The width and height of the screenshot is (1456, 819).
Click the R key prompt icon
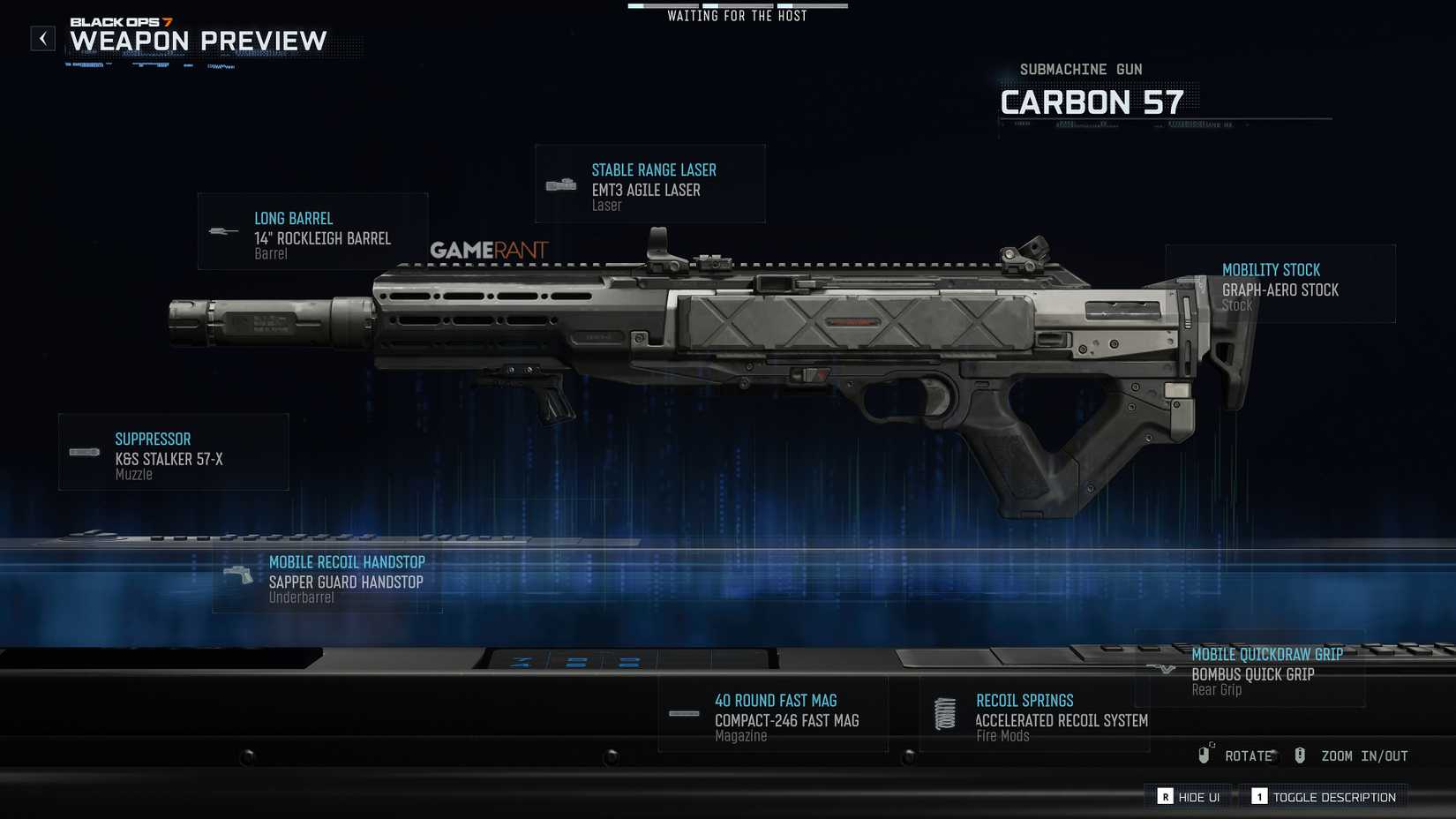tap(1164, 796)
